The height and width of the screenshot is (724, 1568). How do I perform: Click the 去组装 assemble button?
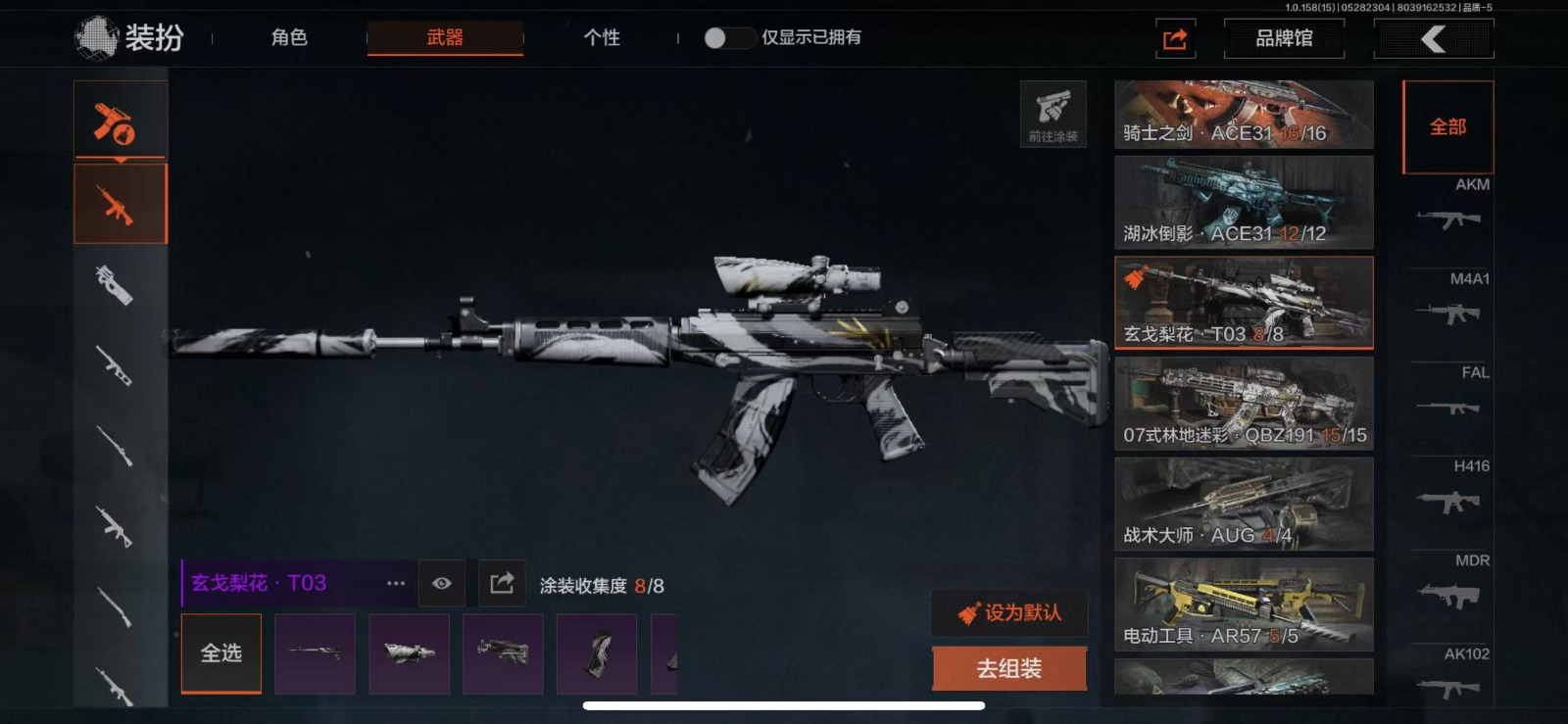(1009, 668)
